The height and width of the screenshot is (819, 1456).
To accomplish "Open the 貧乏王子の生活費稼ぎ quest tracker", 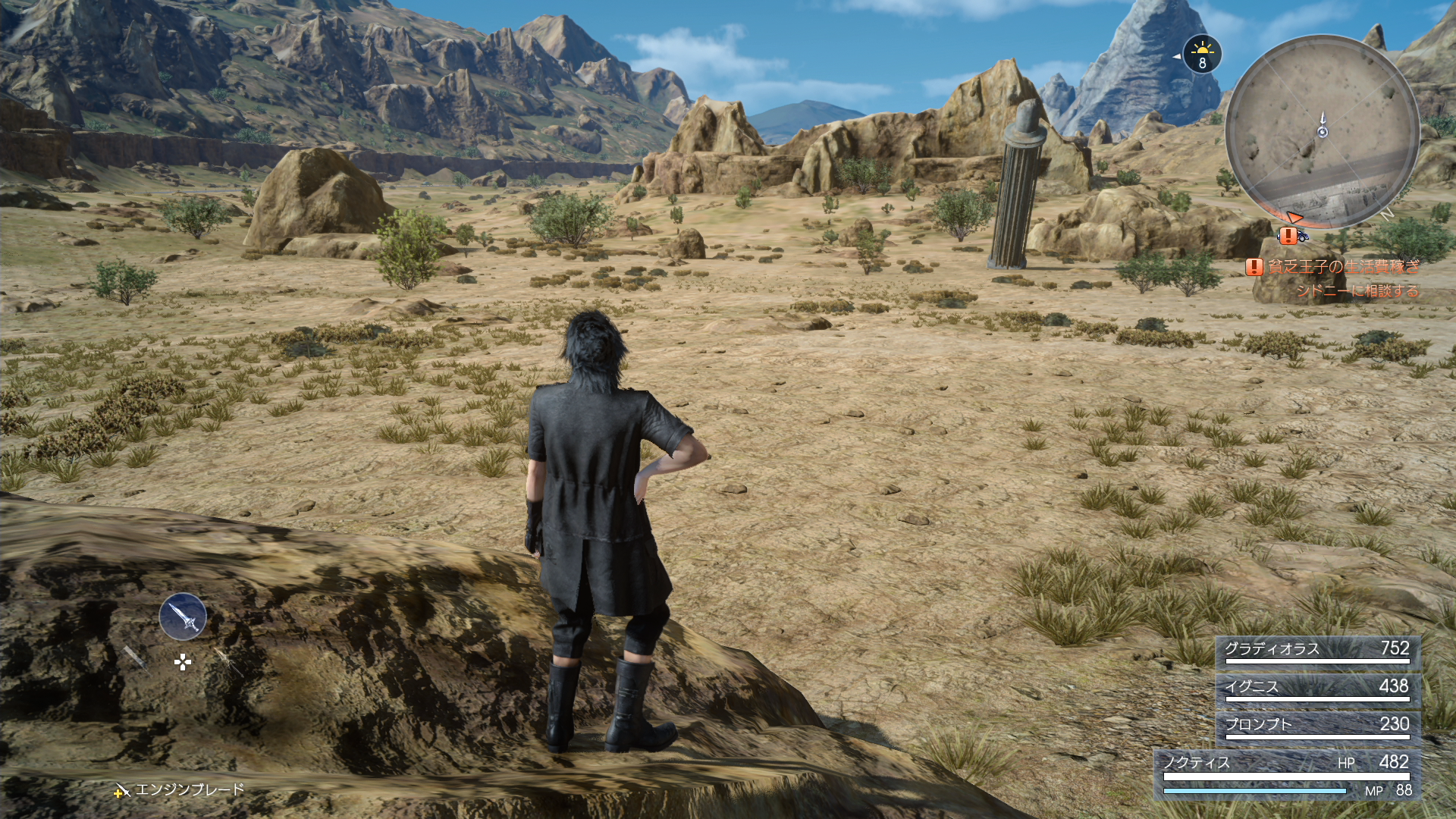I will [1335, 267].
